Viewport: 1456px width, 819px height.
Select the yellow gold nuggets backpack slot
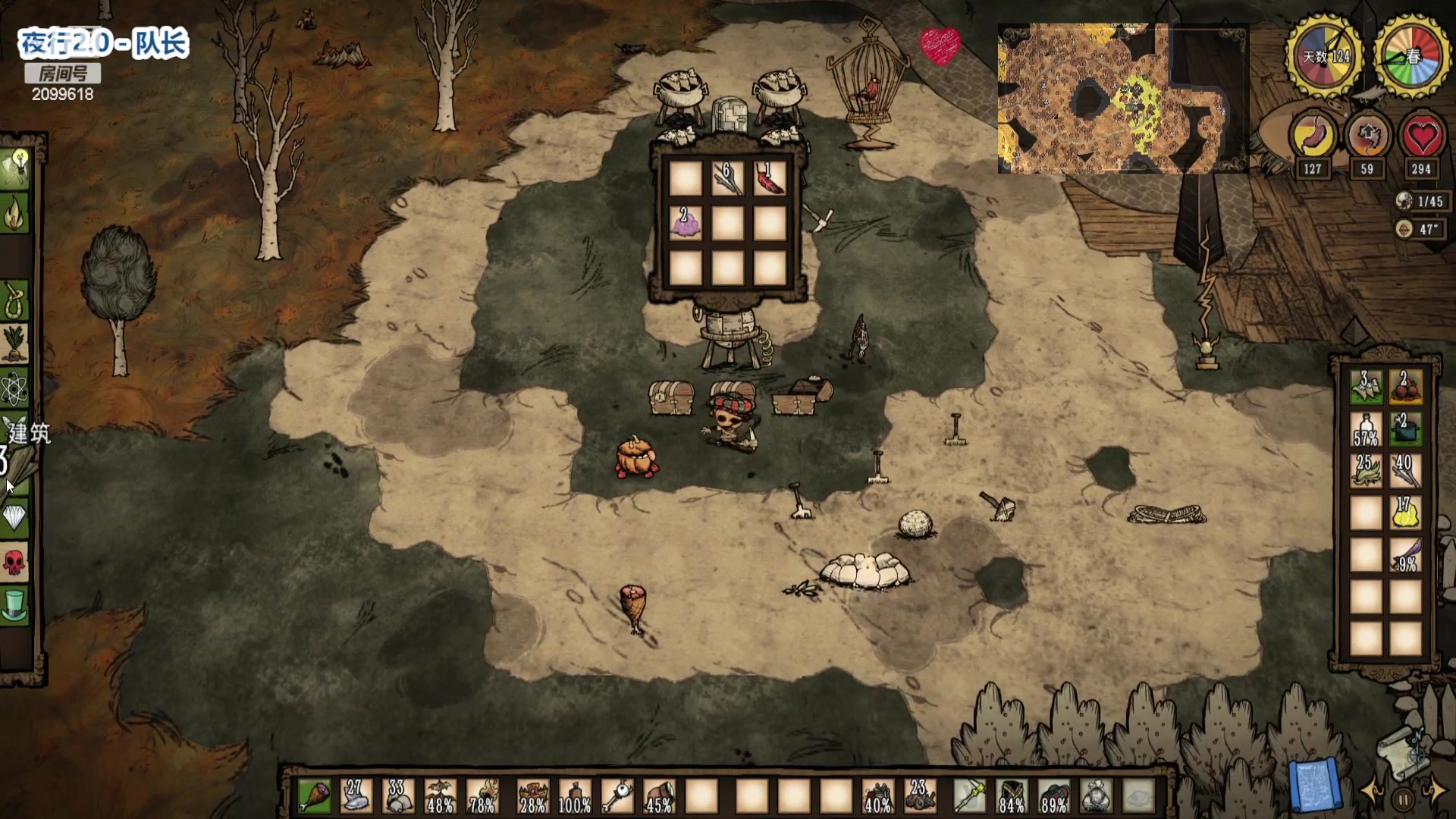(x=1404, y=514)
